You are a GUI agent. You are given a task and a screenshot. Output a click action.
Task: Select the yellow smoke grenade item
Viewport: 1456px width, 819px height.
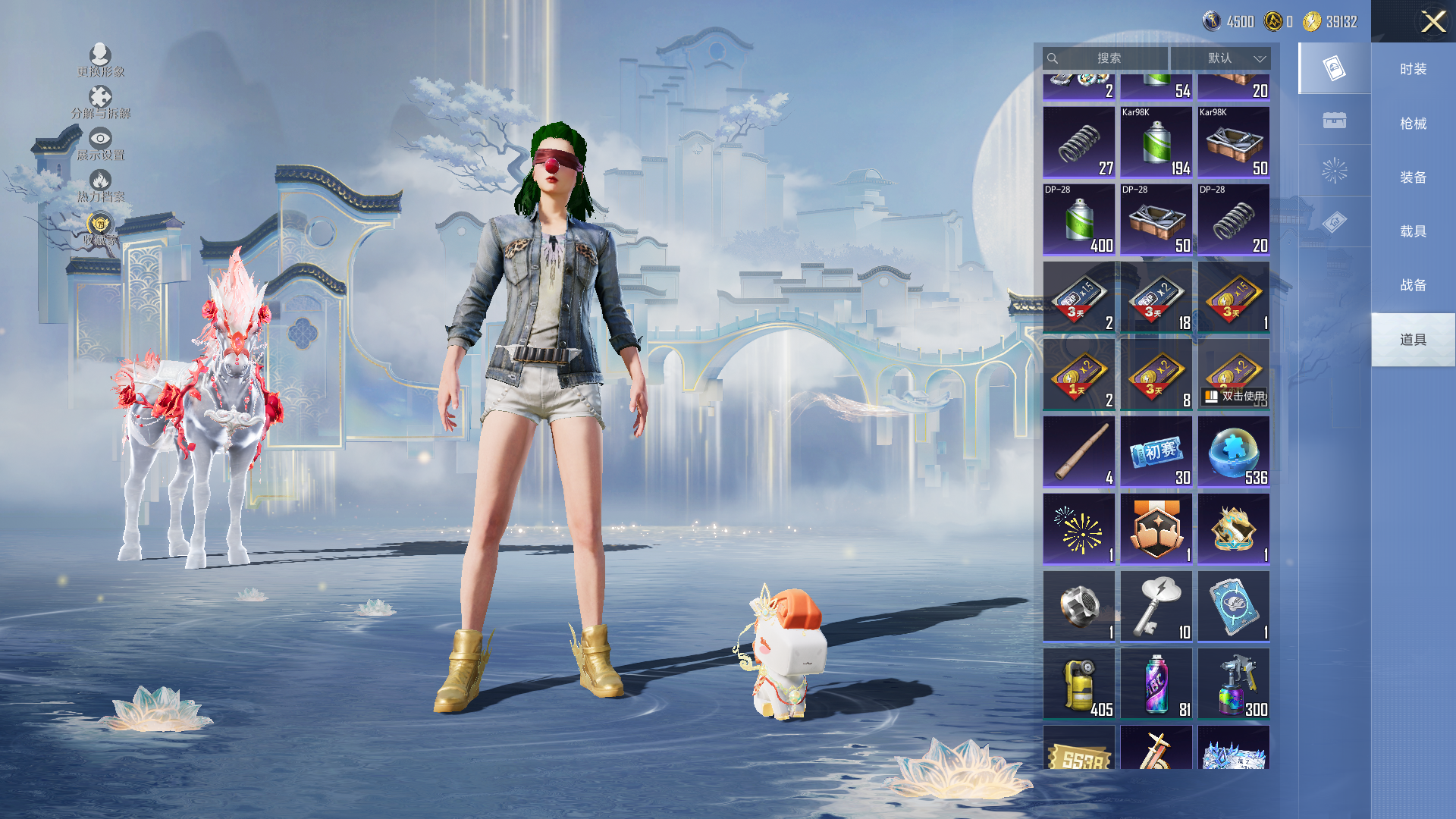pos(1078,684)
